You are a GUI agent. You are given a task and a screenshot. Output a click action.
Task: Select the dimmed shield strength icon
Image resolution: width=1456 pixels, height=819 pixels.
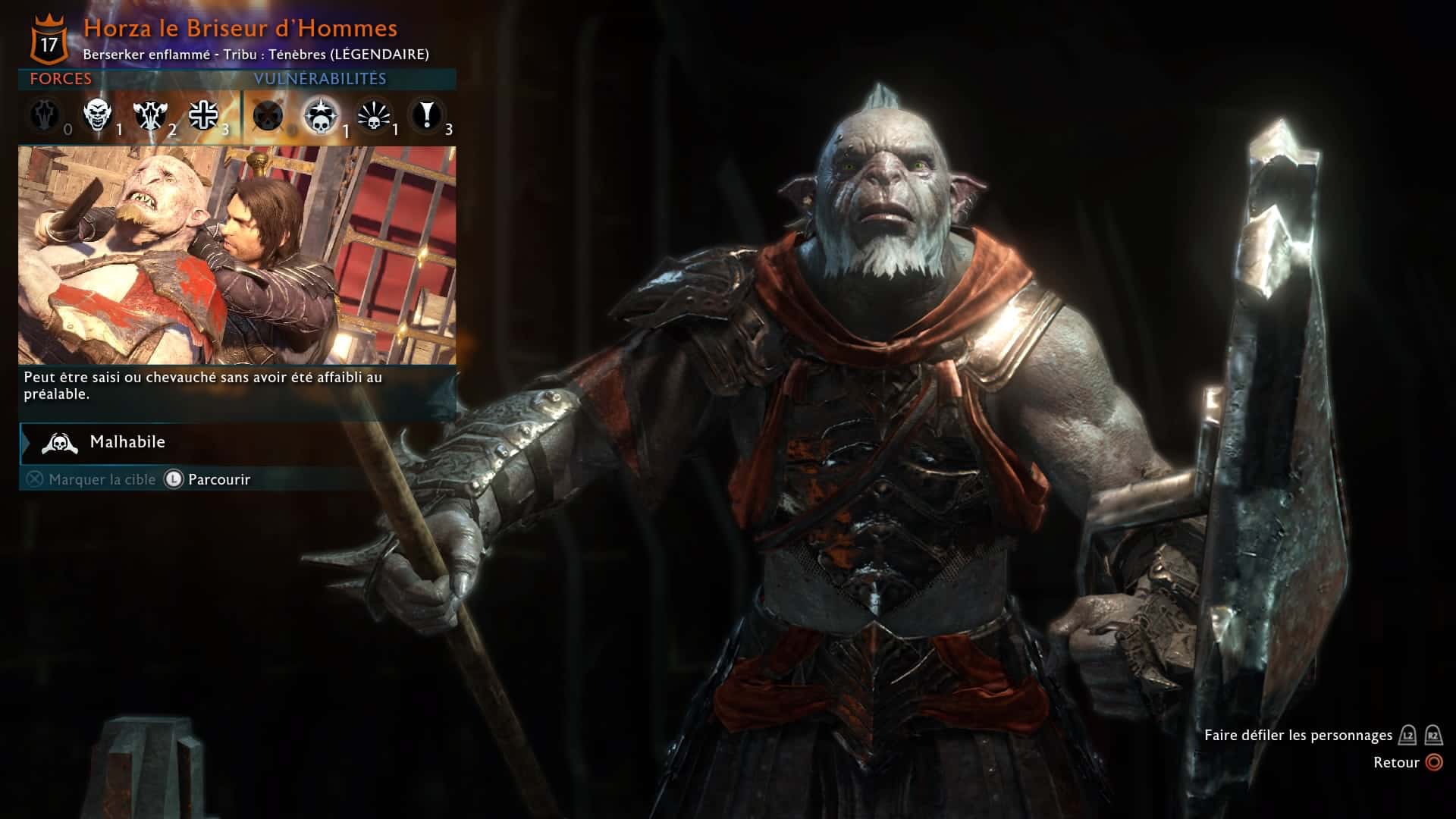click(45, 115)
